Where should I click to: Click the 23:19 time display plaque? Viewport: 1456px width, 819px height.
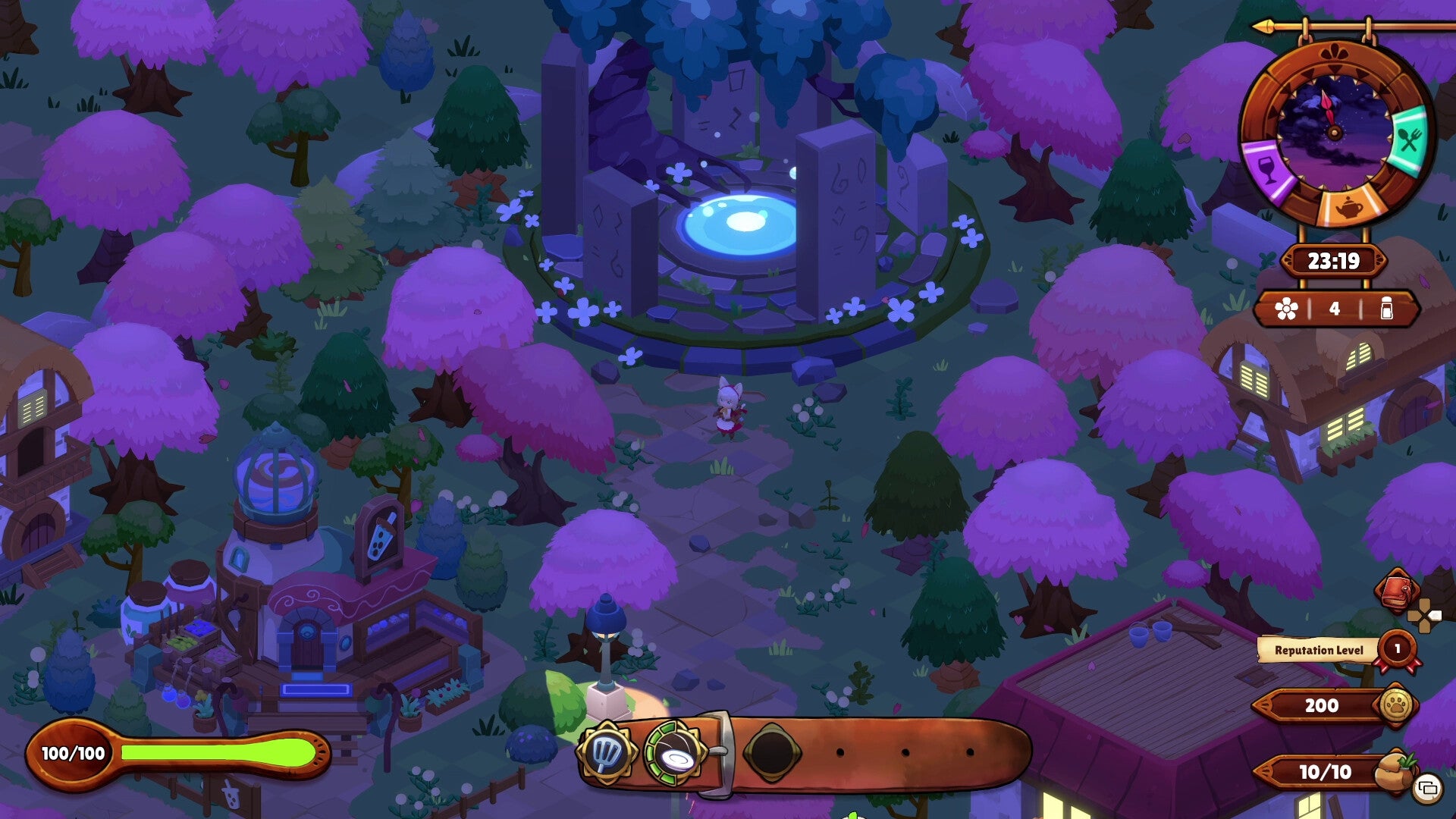pyautogui.click(x=1333, y=260)
